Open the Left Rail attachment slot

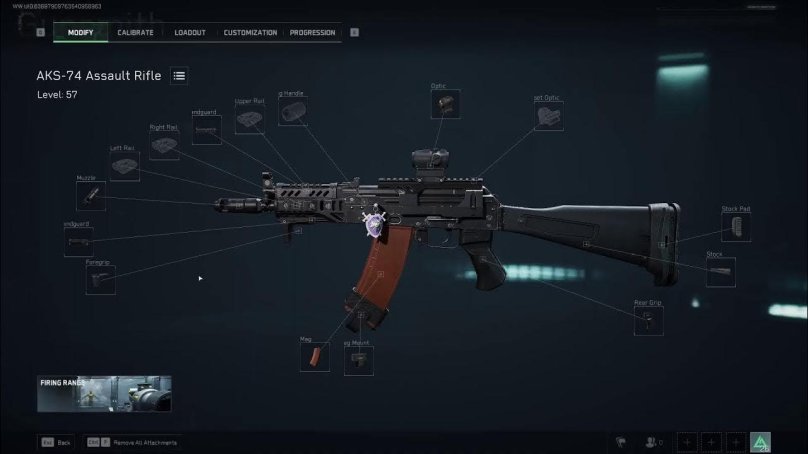125,167
